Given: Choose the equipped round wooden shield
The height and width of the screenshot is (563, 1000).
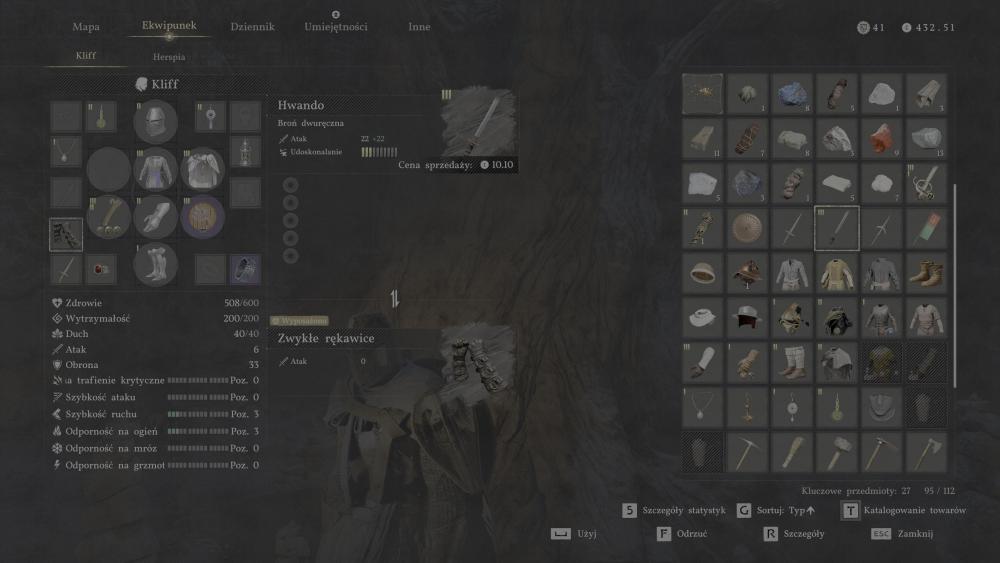Looking at the screenshot, I should pyautogui.click(x=203, y=215).
